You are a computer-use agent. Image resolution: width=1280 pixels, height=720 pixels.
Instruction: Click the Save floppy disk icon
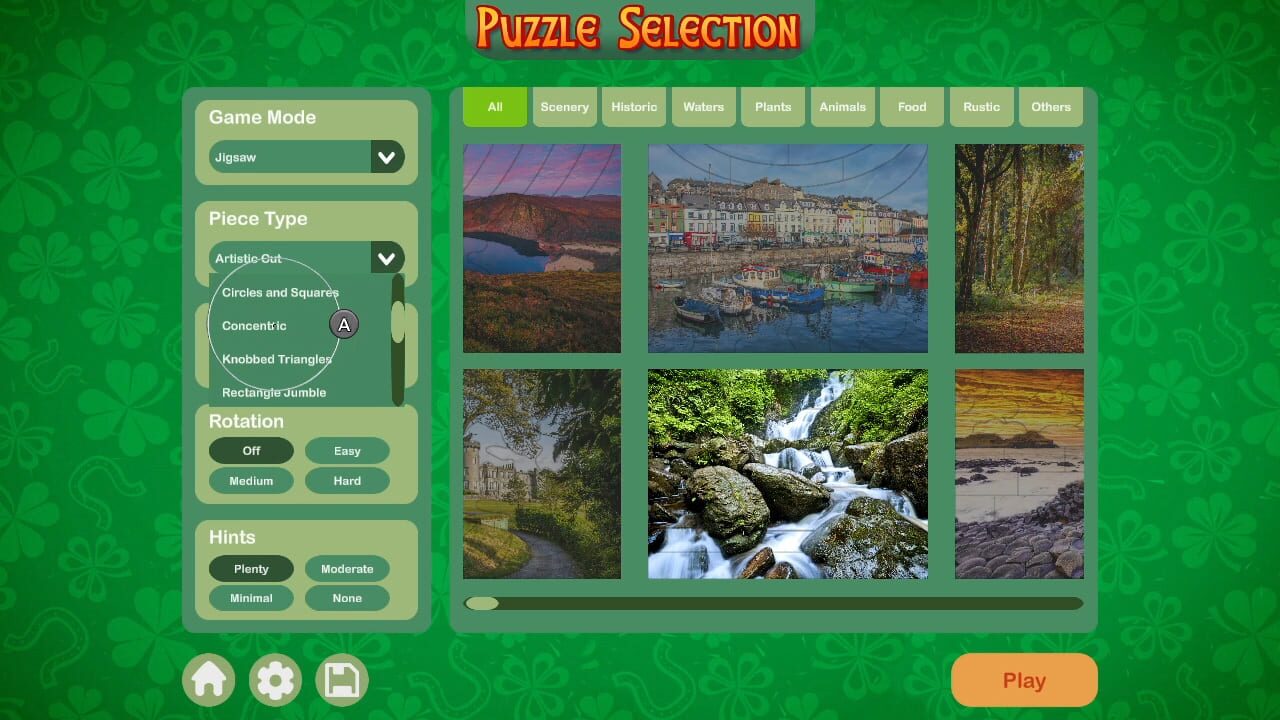(341, 679)
